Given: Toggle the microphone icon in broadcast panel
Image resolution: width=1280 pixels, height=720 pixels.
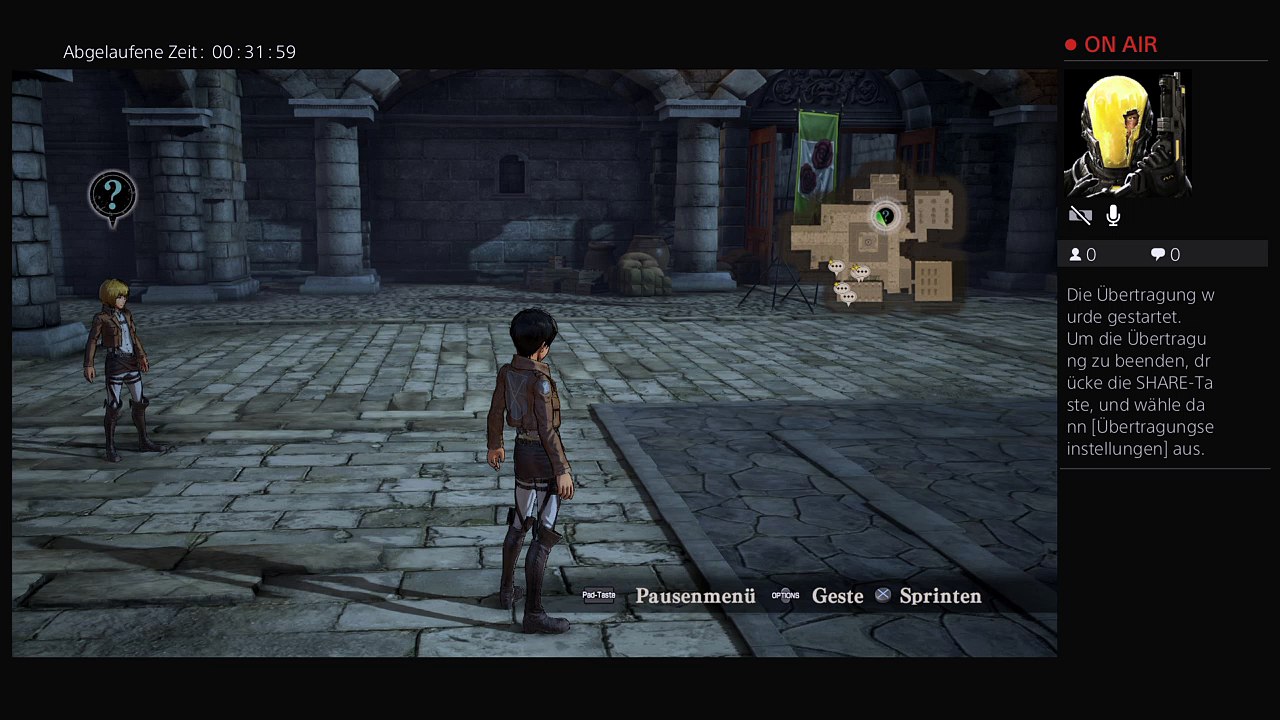Looking at the screenshot, I should (1113, 216).
